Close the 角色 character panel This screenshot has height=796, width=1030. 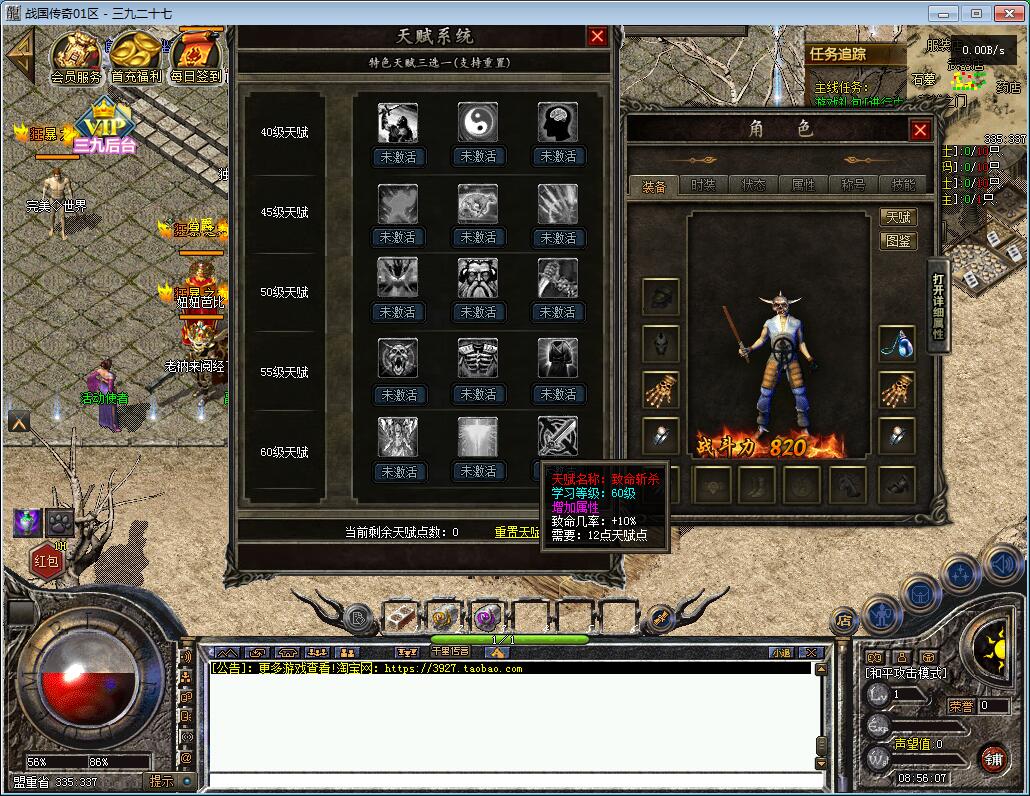pyautogui.click(x=920, y=130)
